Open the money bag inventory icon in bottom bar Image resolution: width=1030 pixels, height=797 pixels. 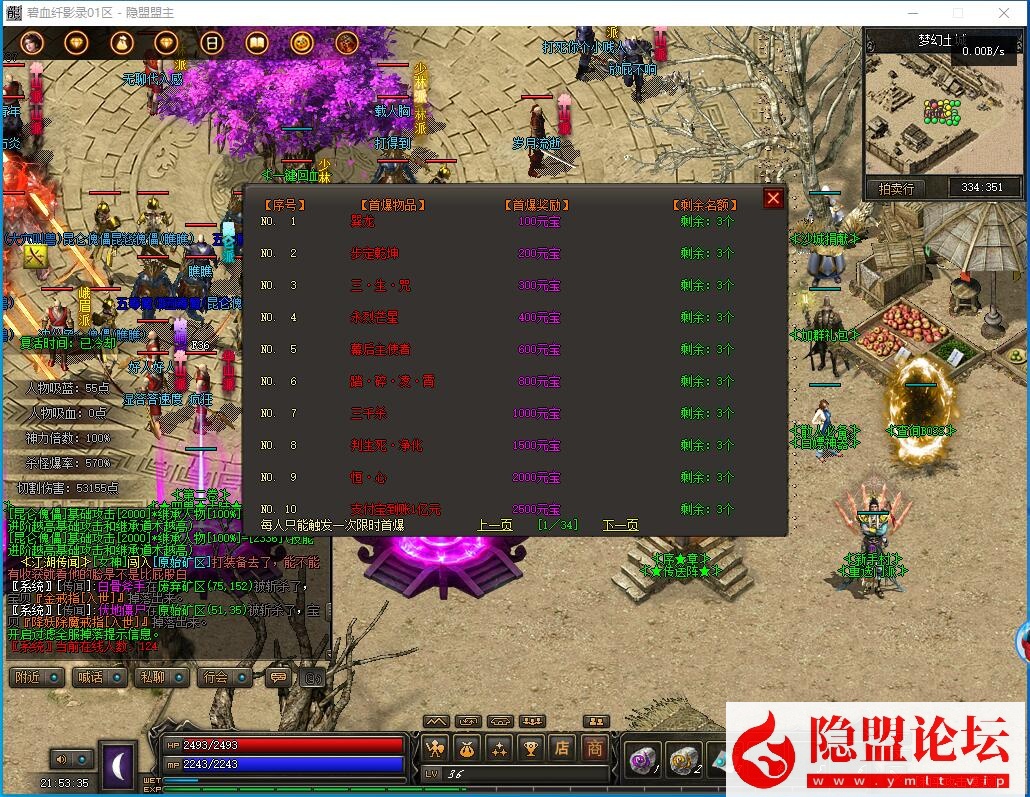467,747
